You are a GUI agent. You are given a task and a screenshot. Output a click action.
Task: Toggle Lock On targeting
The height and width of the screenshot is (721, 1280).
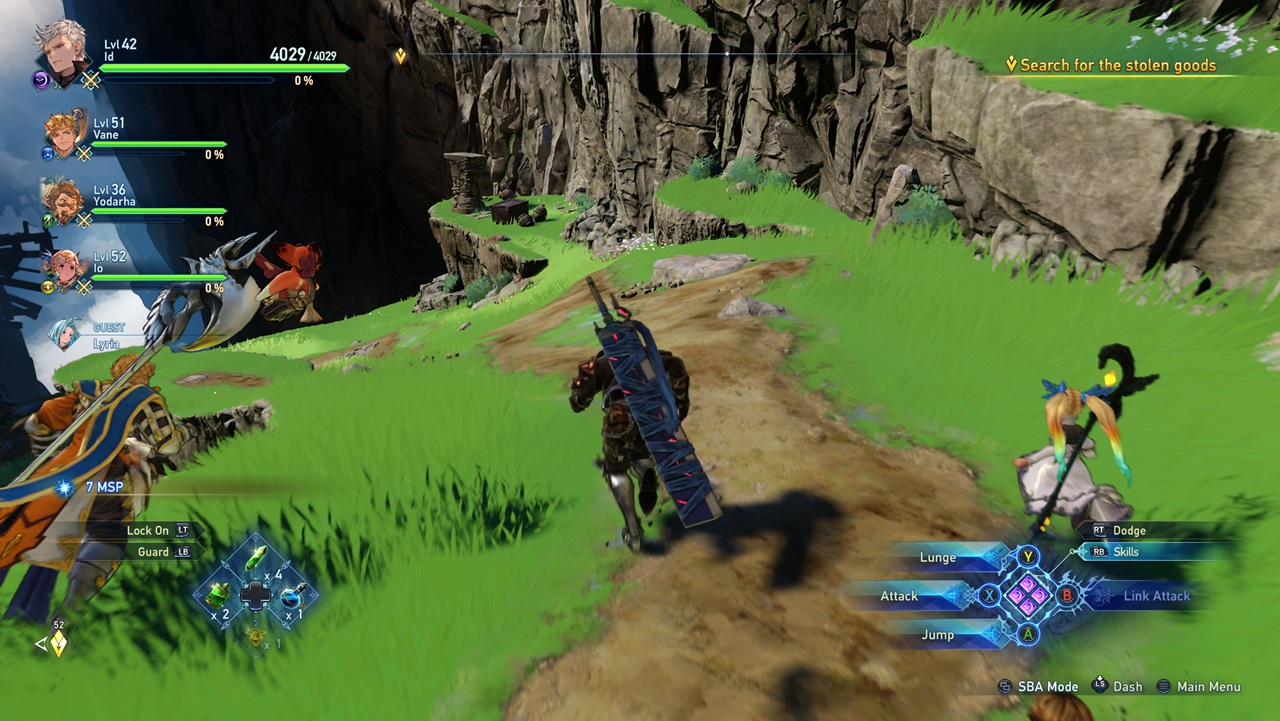150,530
